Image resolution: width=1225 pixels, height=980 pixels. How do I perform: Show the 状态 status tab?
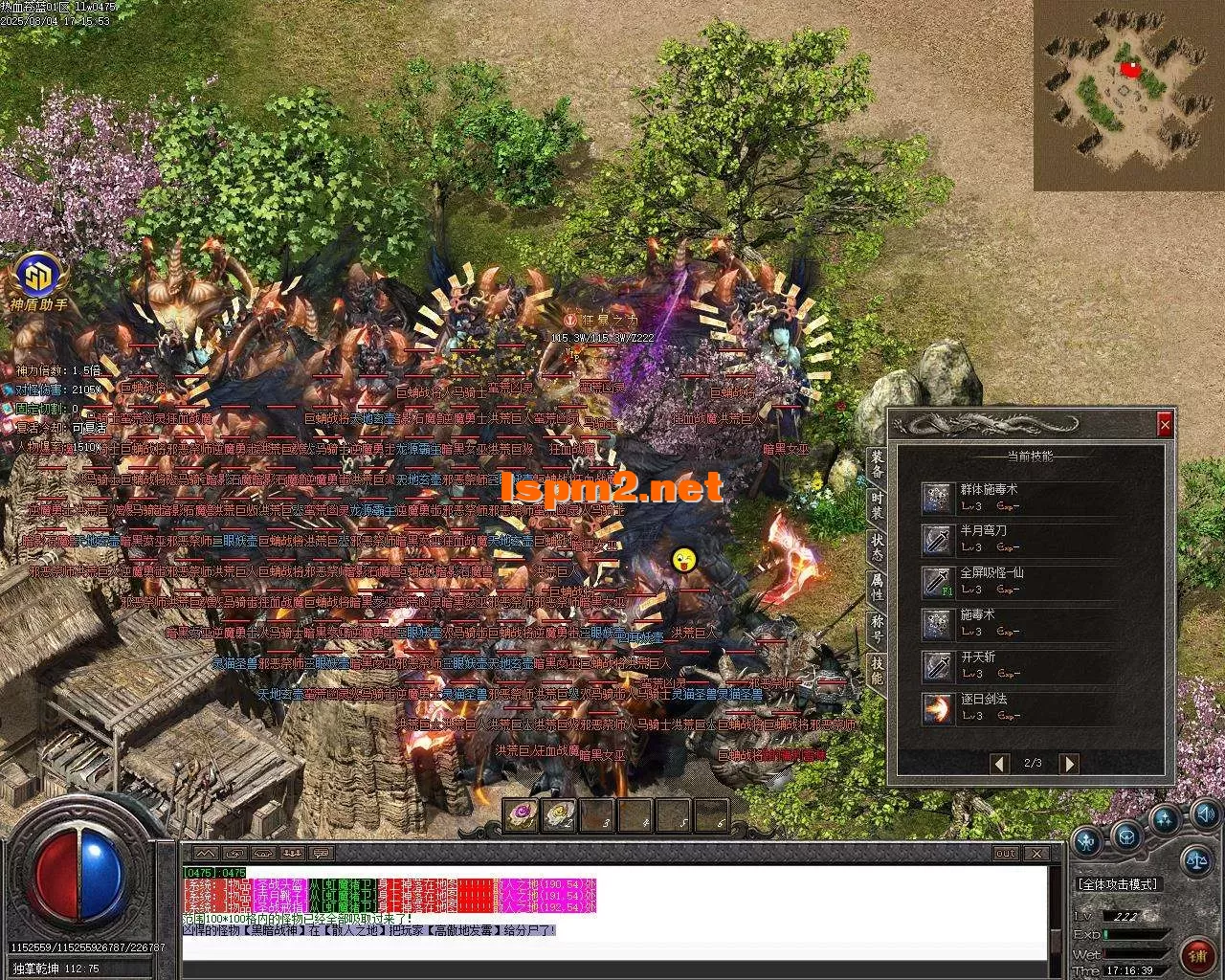[877, 546]
